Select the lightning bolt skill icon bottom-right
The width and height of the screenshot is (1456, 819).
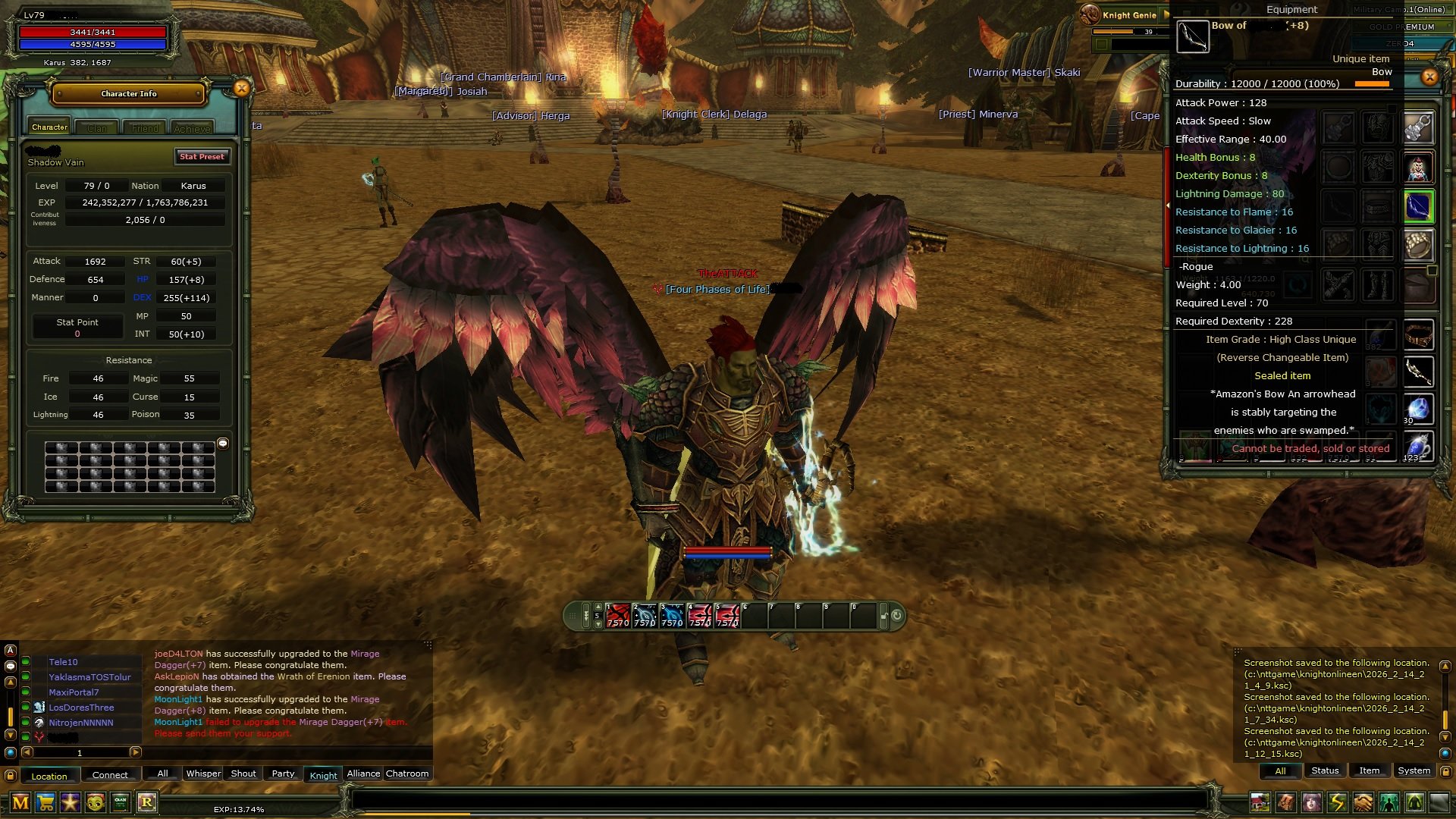pos(1336,802)
